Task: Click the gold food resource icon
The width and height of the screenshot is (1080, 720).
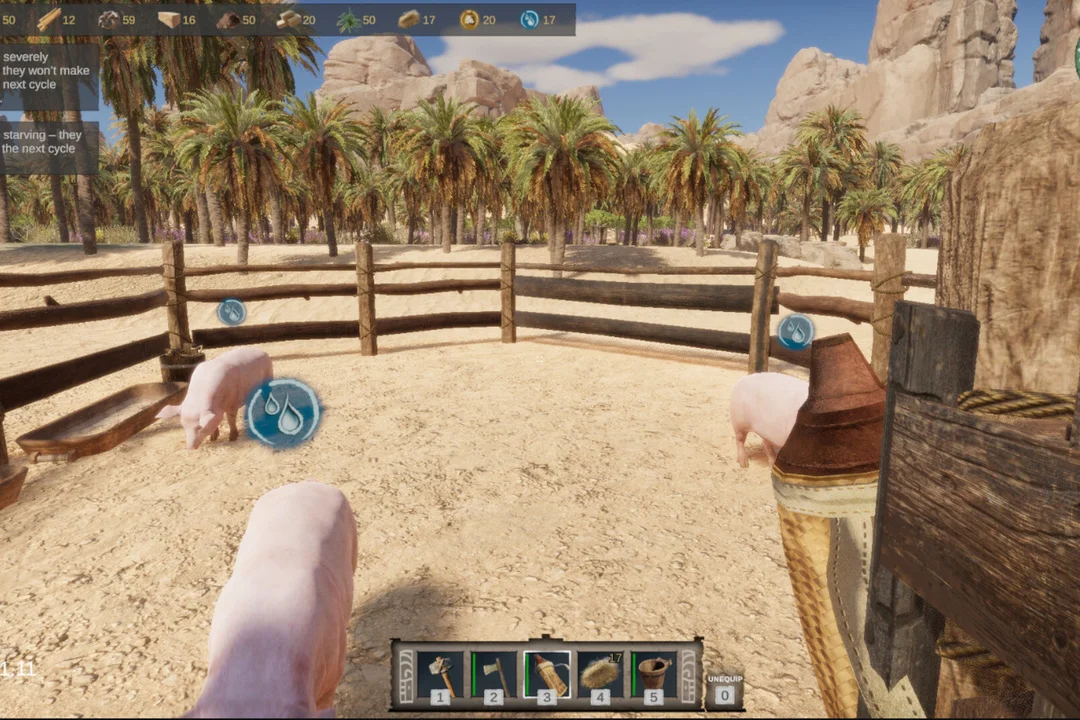Action: coord(469,19)
